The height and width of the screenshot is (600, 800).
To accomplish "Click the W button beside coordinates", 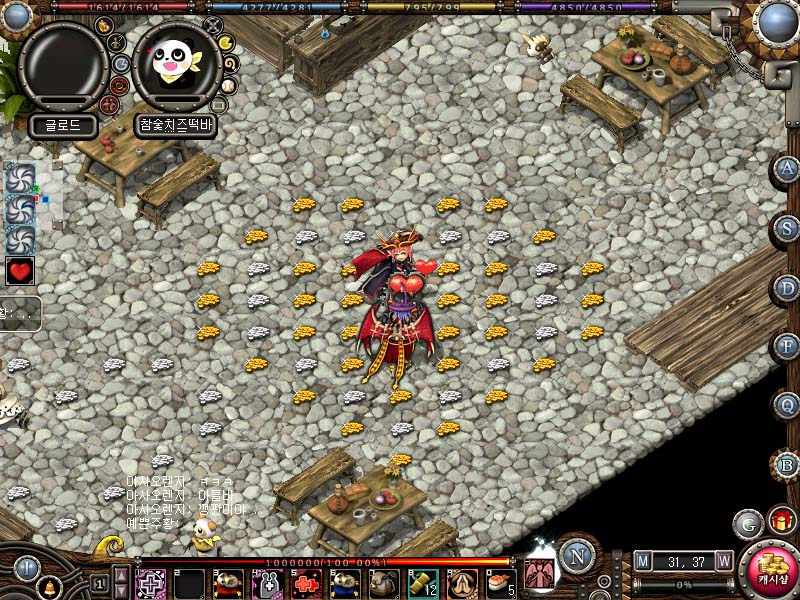I will [x=724, y=561].
